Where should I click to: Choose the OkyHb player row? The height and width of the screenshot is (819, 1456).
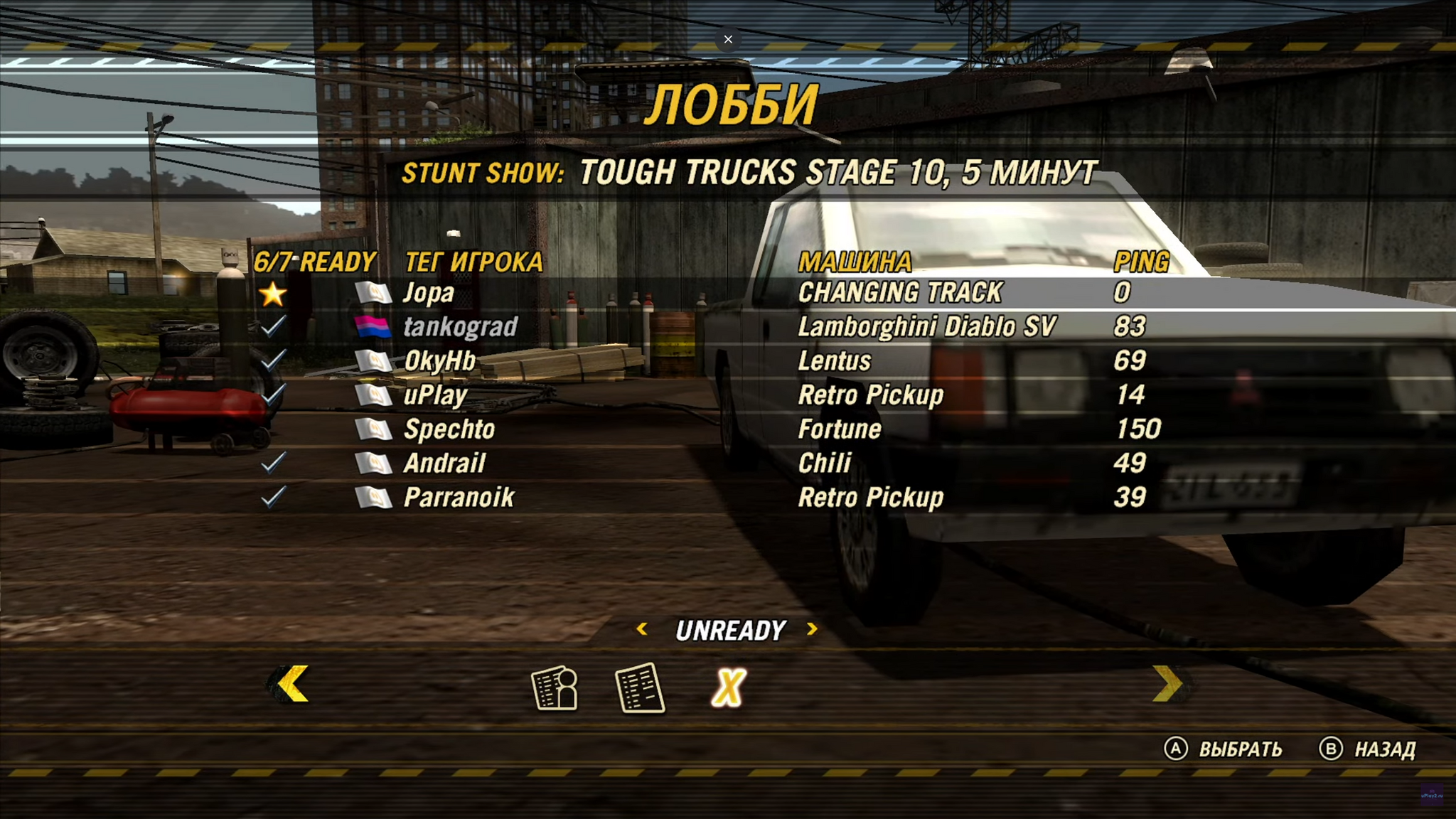pos(439,361)
